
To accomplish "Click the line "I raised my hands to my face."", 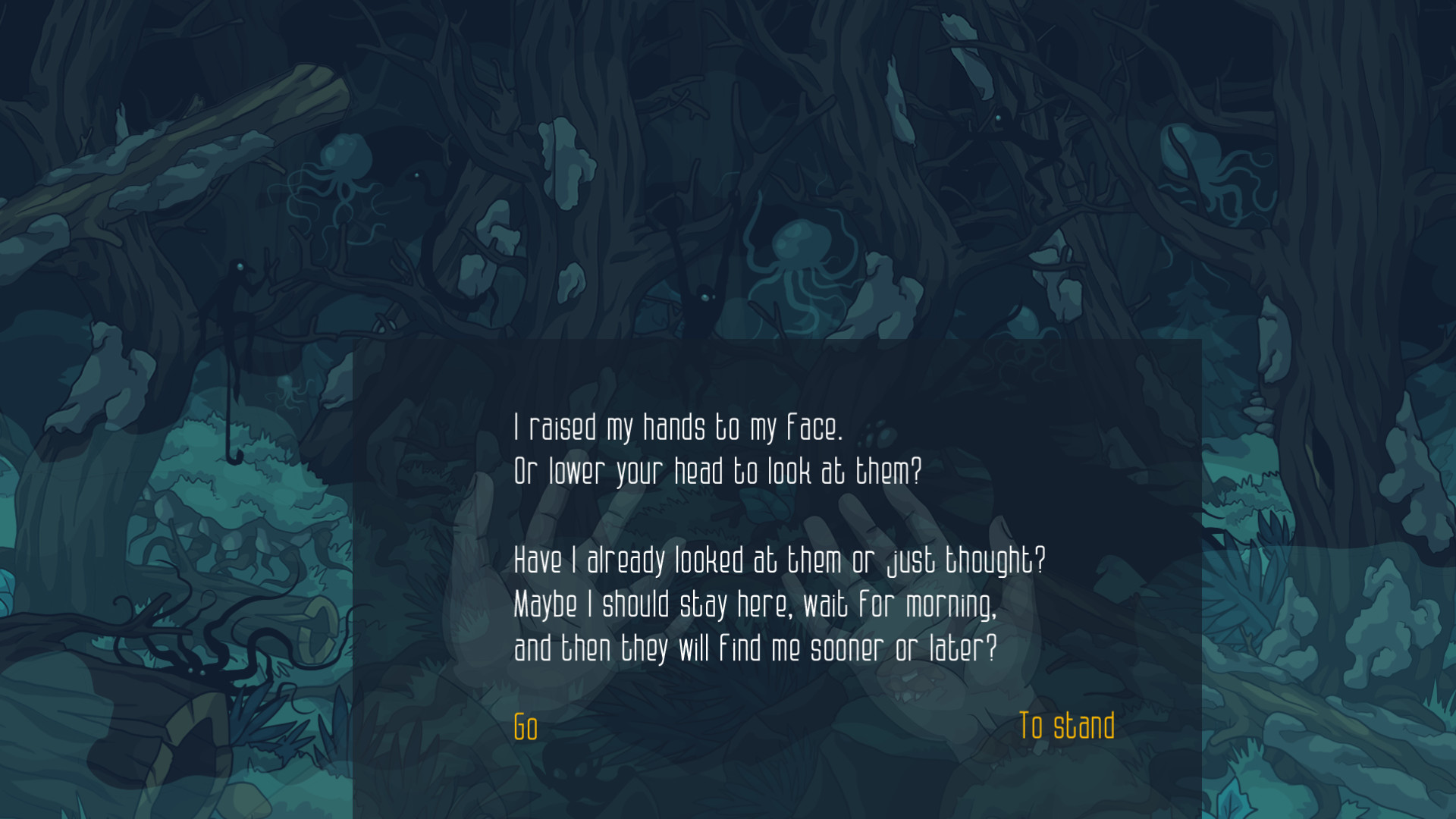I will (x=679, y=427).
